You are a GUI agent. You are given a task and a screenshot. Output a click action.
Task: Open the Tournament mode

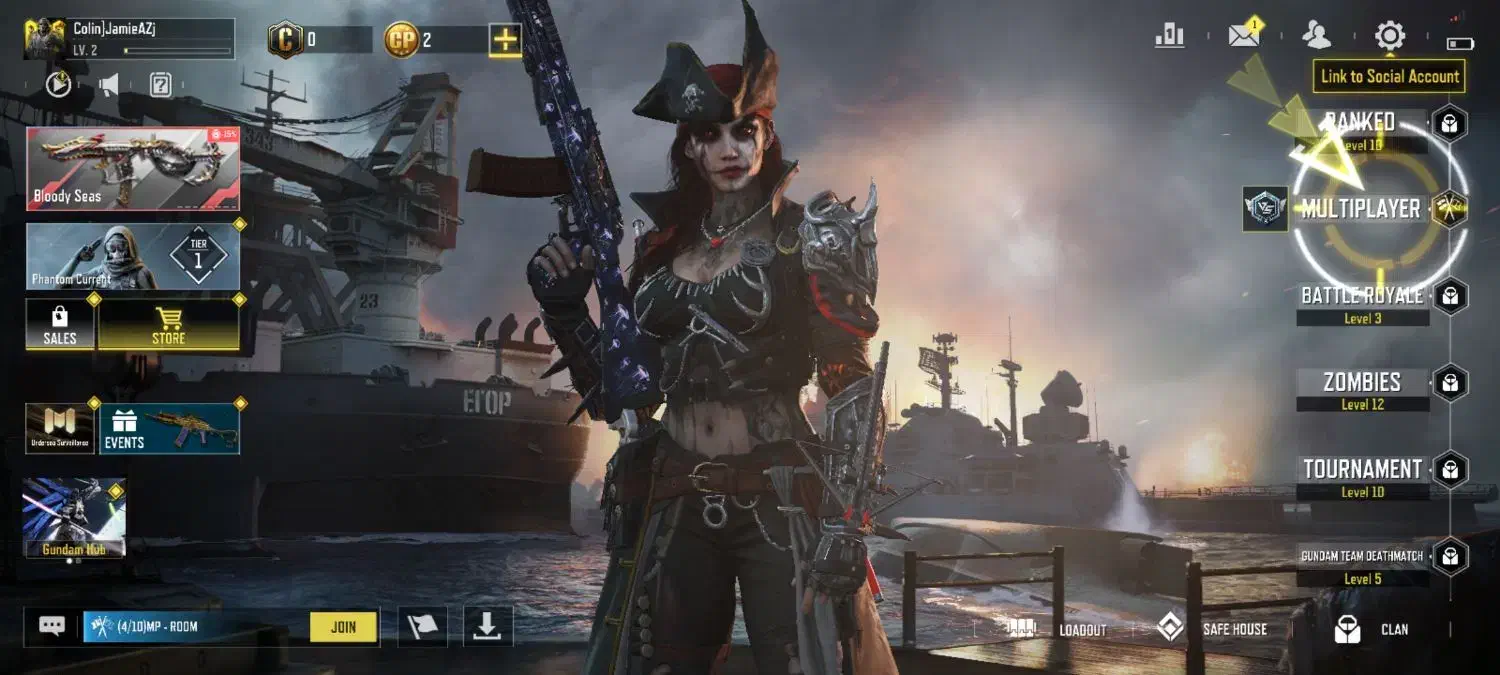coord(1361,470)
